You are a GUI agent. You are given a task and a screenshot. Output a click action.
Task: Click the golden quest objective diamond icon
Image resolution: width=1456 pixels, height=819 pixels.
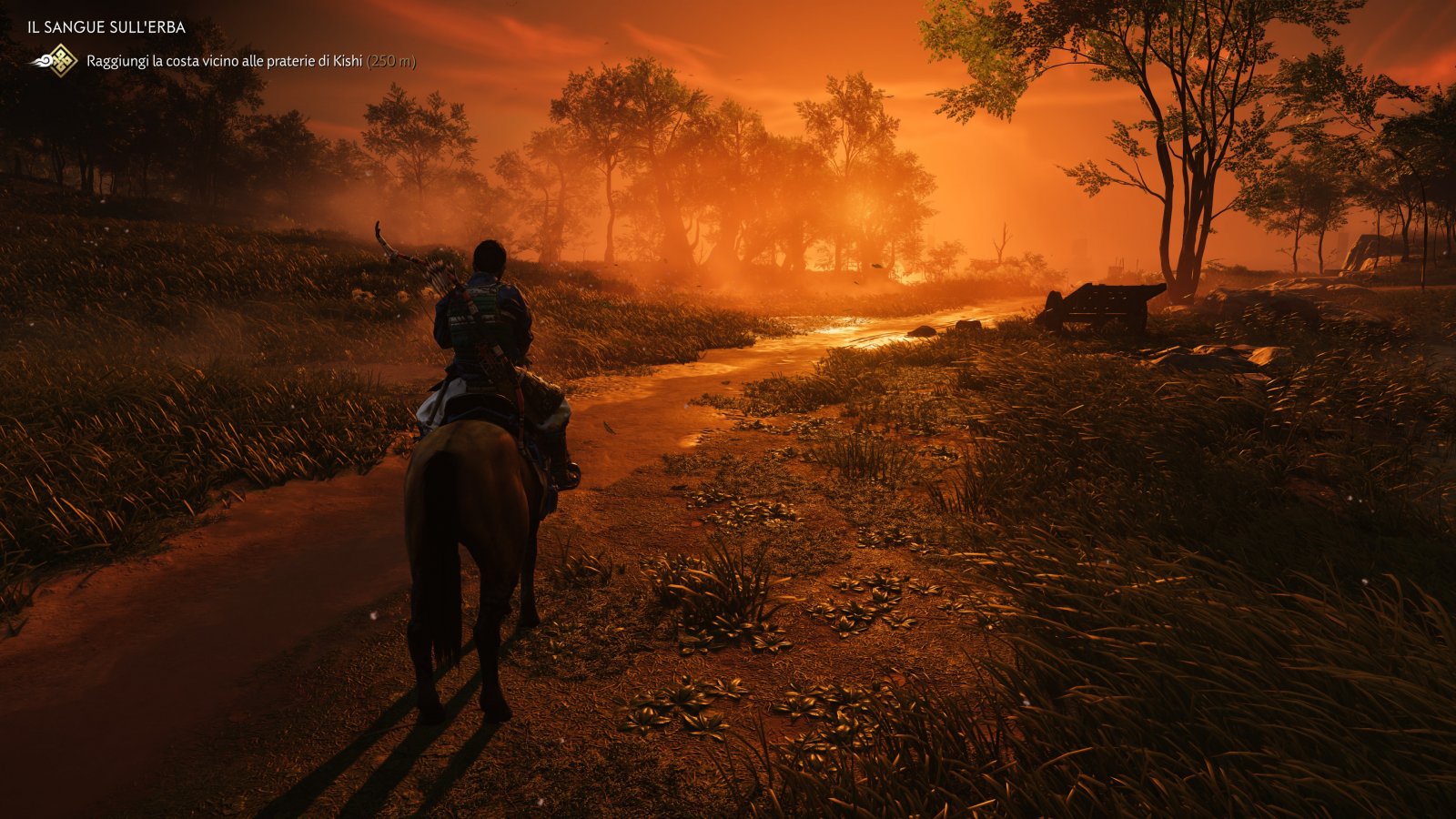coord(61,60)
